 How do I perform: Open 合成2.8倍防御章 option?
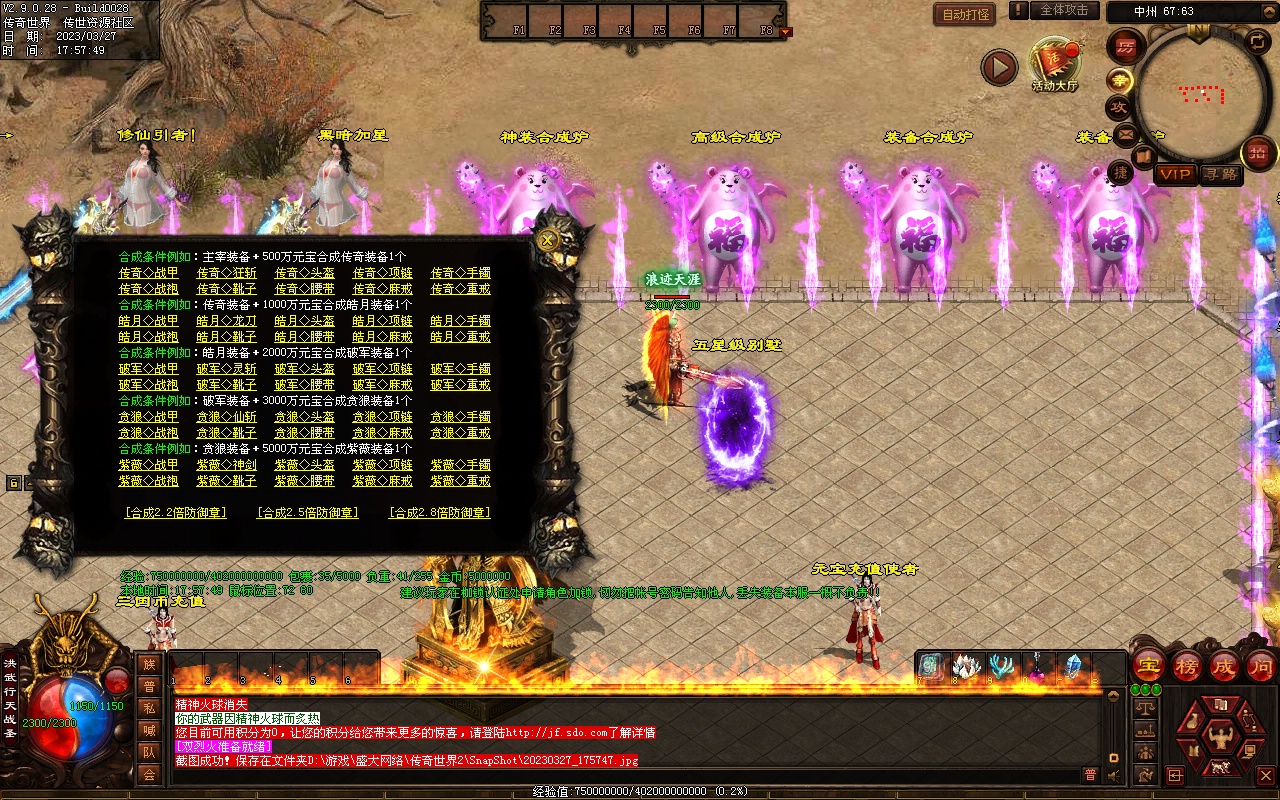coord(439,513)
